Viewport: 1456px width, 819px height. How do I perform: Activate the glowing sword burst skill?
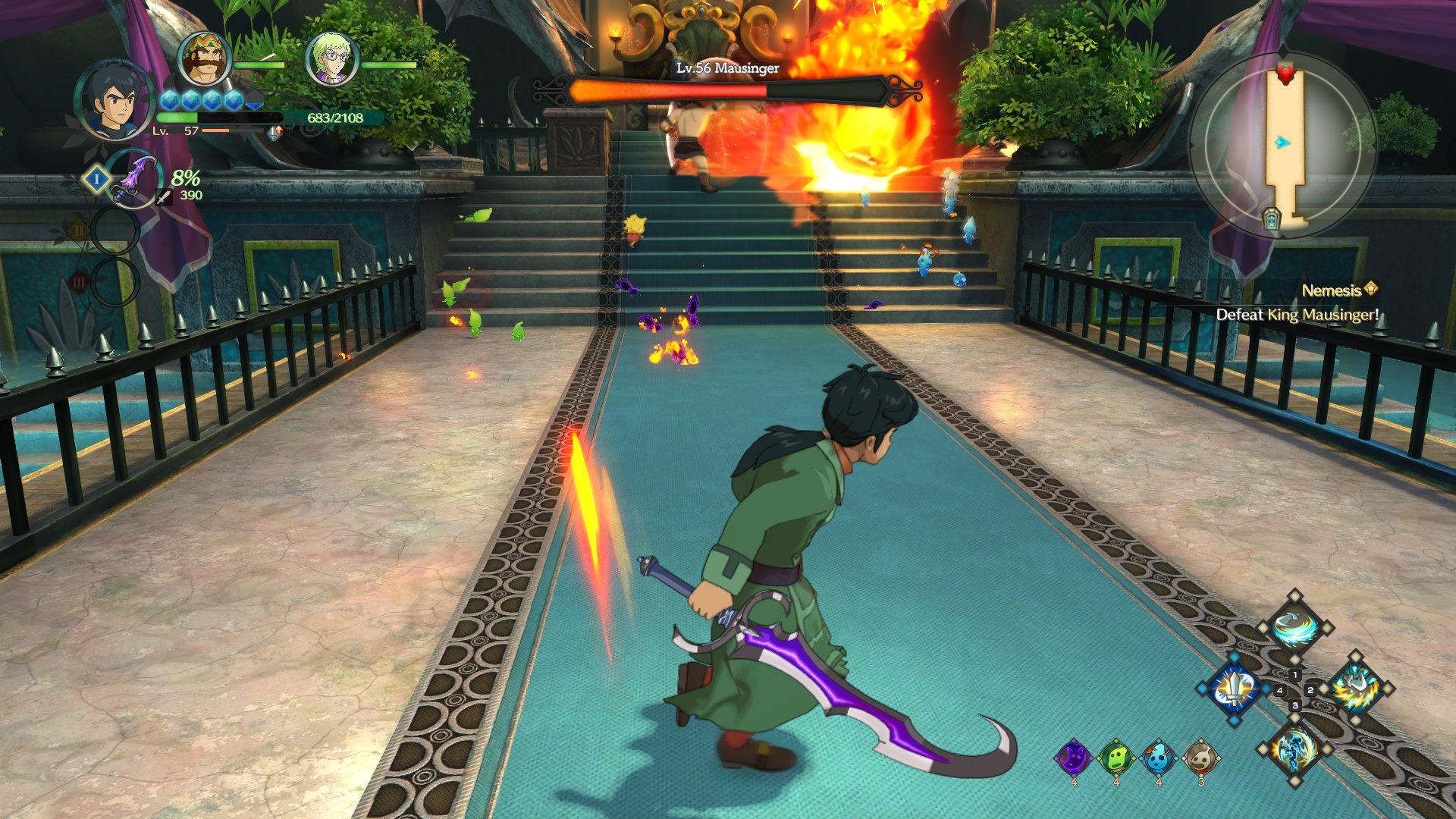coord(1235,689)
